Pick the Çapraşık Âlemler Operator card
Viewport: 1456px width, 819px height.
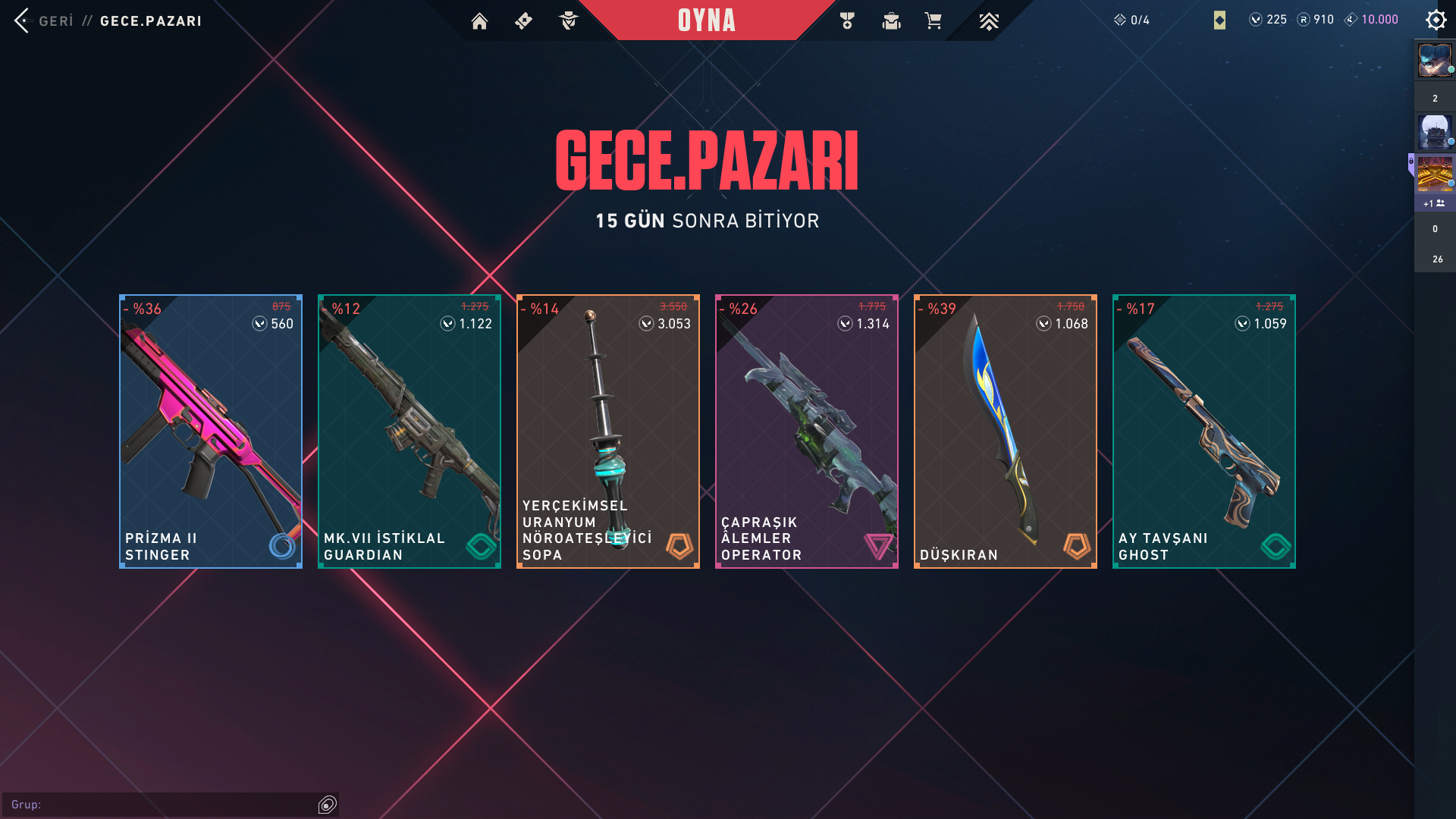click(x=807, y=431)
